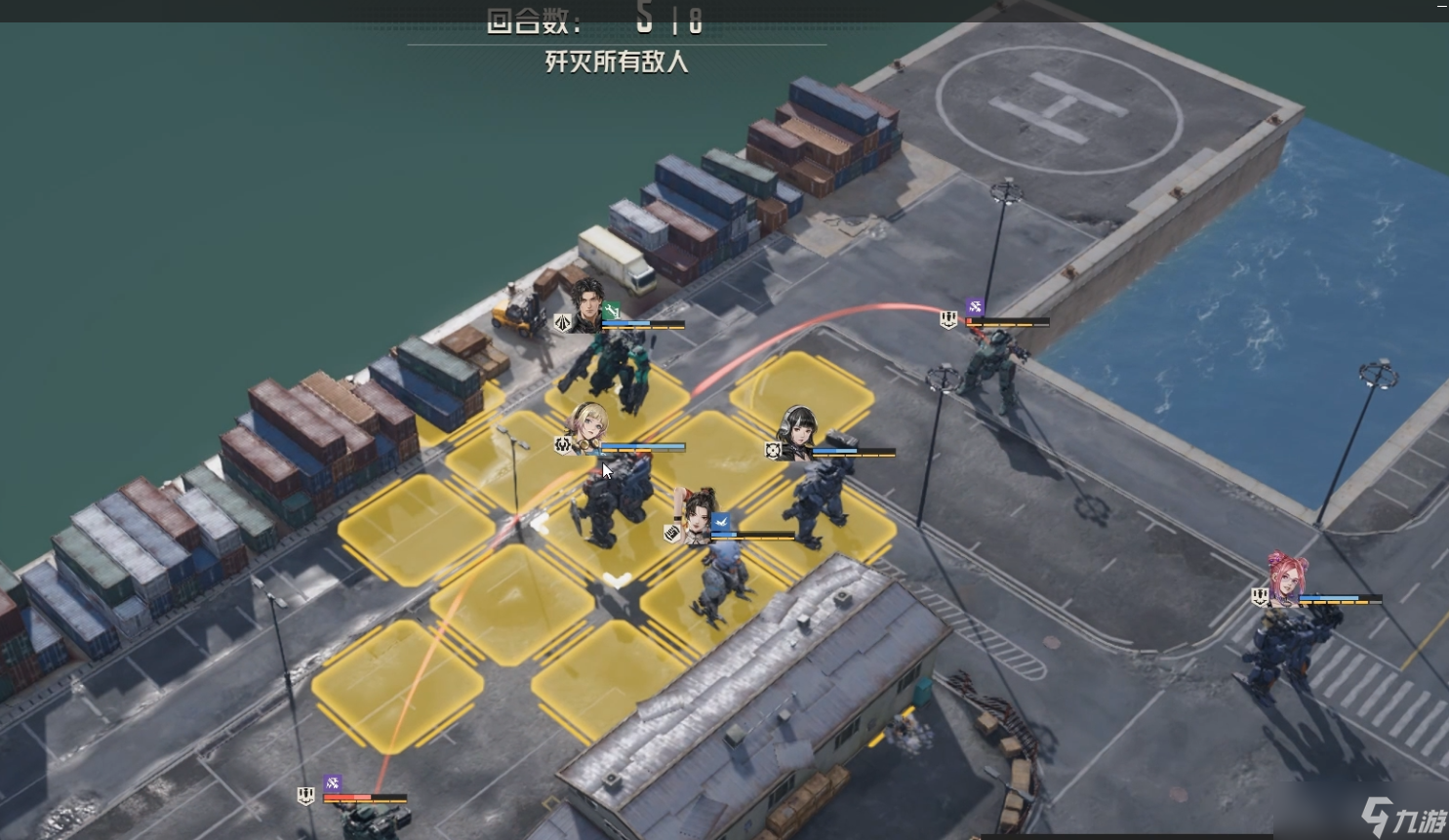Screen dimensions: 1449x840
Task: Click the pink-haired pilot's blue health bar
Action: point(1329,597)
